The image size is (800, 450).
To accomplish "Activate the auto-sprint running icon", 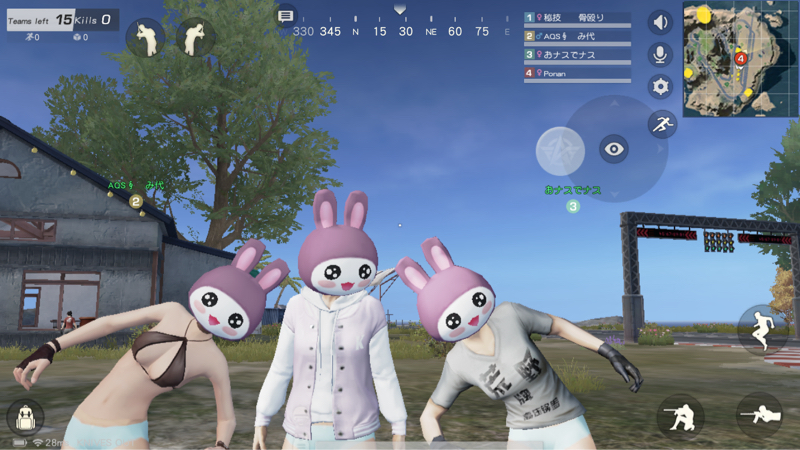I will point(661,124).
